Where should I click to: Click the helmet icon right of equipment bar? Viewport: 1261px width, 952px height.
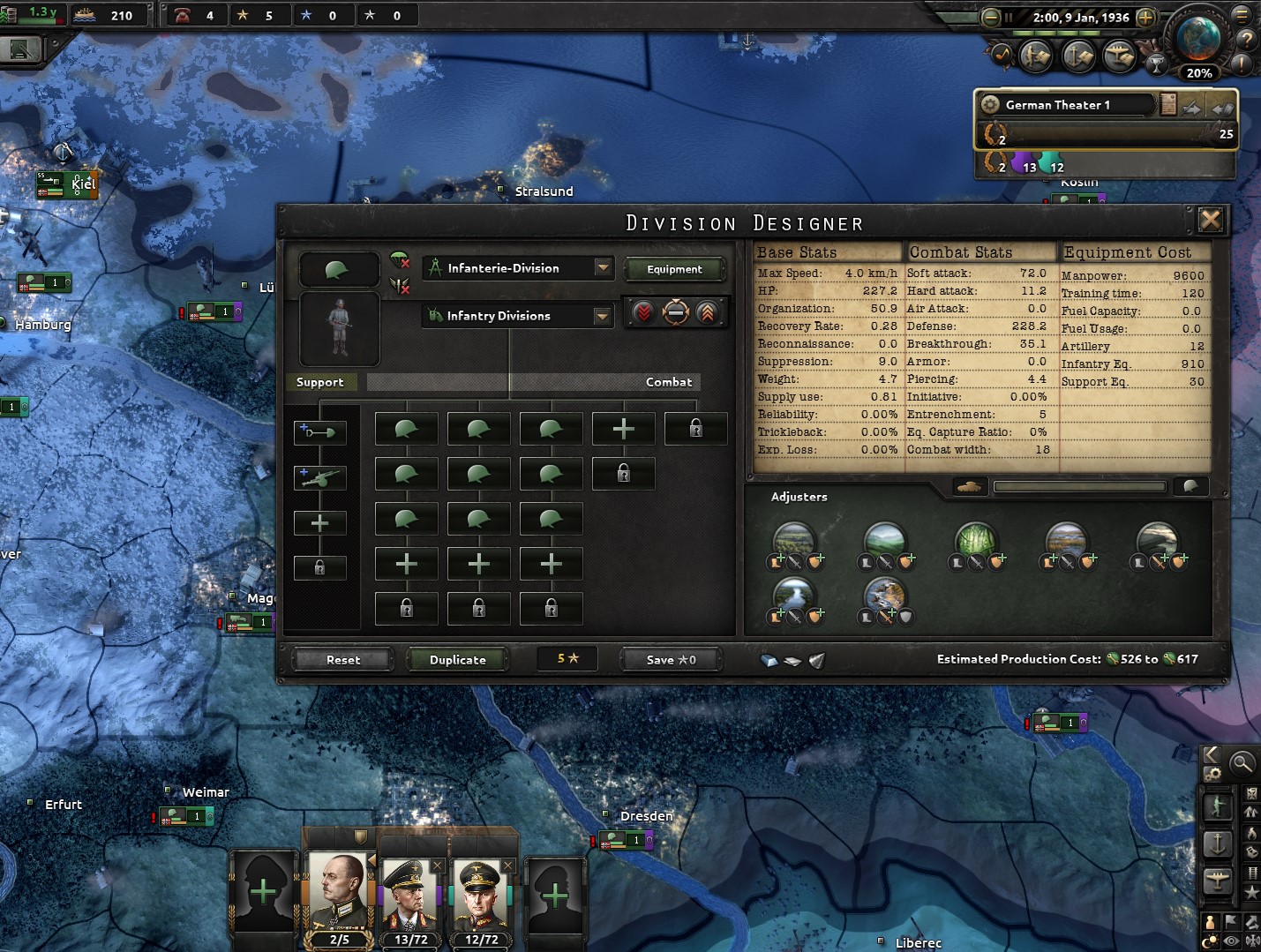[1191, 486]
